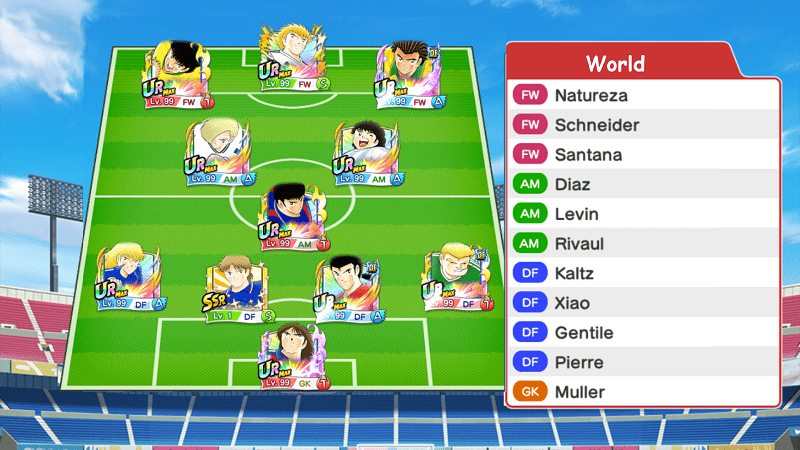Viewport: 800px width, 450px height.
Task: Pick the attacking midfielder card in the center circle
Action: [294, 217]
